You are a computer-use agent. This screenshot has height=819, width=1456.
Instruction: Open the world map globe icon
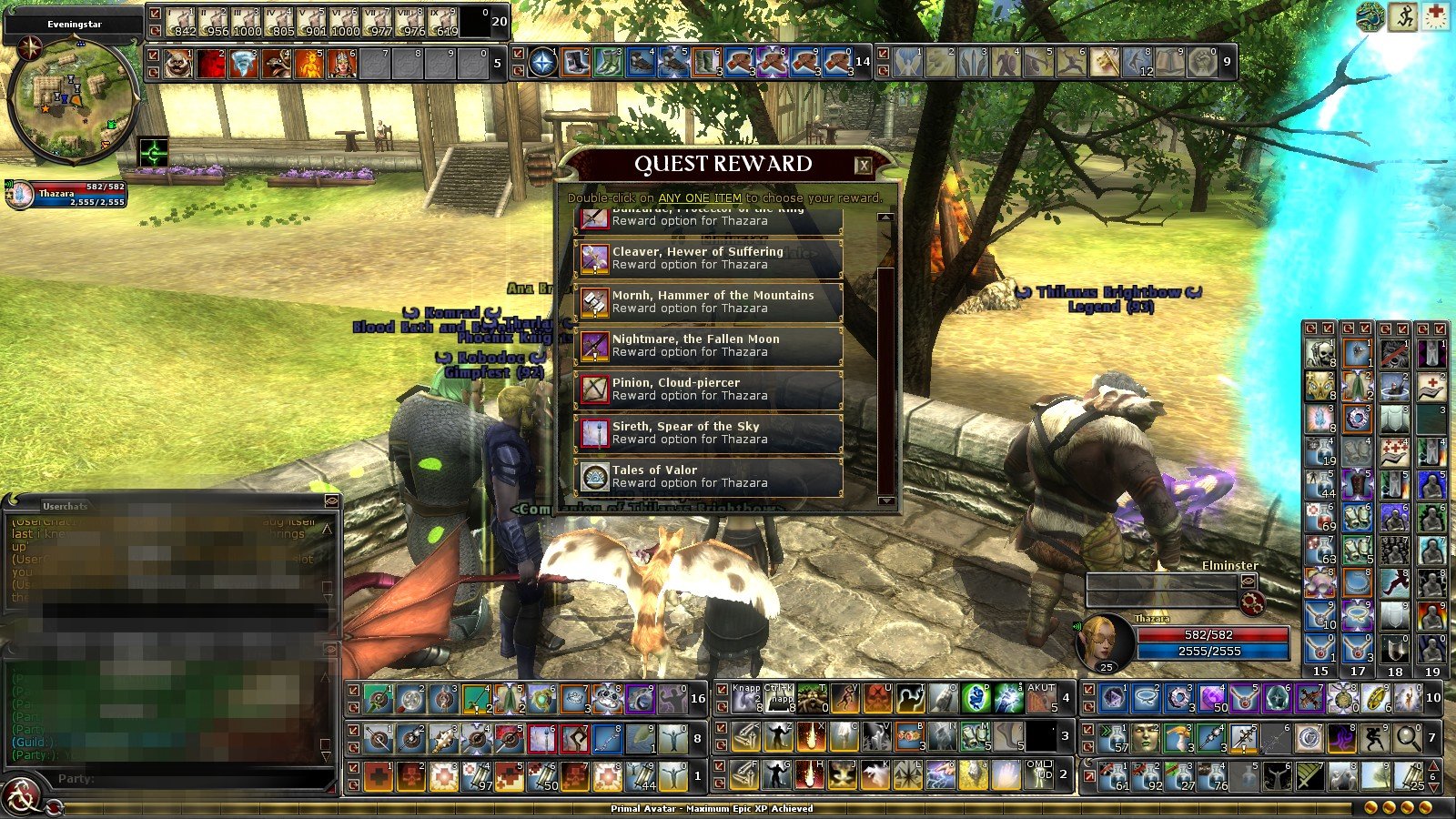point(1370,17)
